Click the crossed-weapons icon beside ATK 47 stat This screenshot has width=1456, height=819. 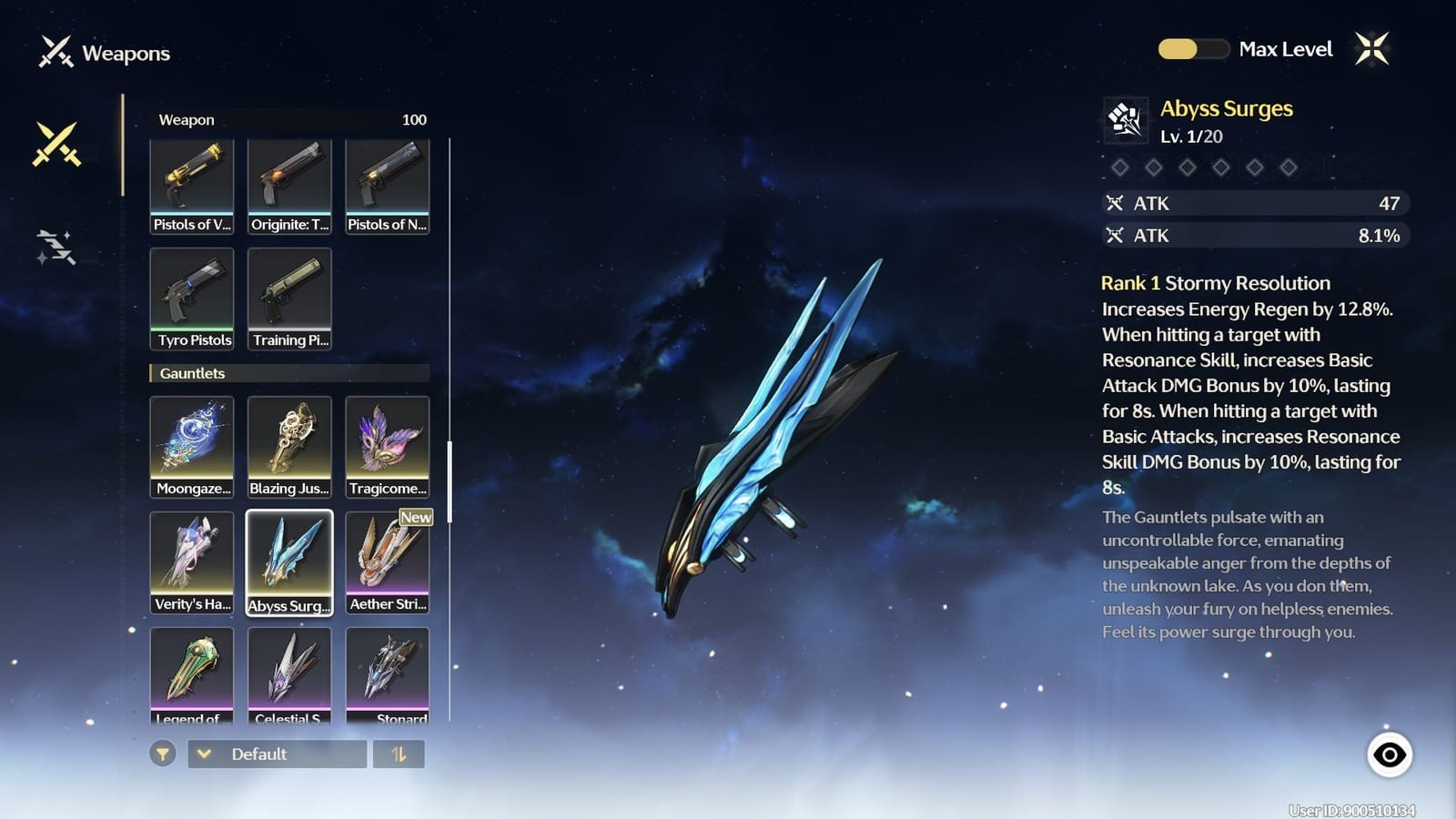1117,204
